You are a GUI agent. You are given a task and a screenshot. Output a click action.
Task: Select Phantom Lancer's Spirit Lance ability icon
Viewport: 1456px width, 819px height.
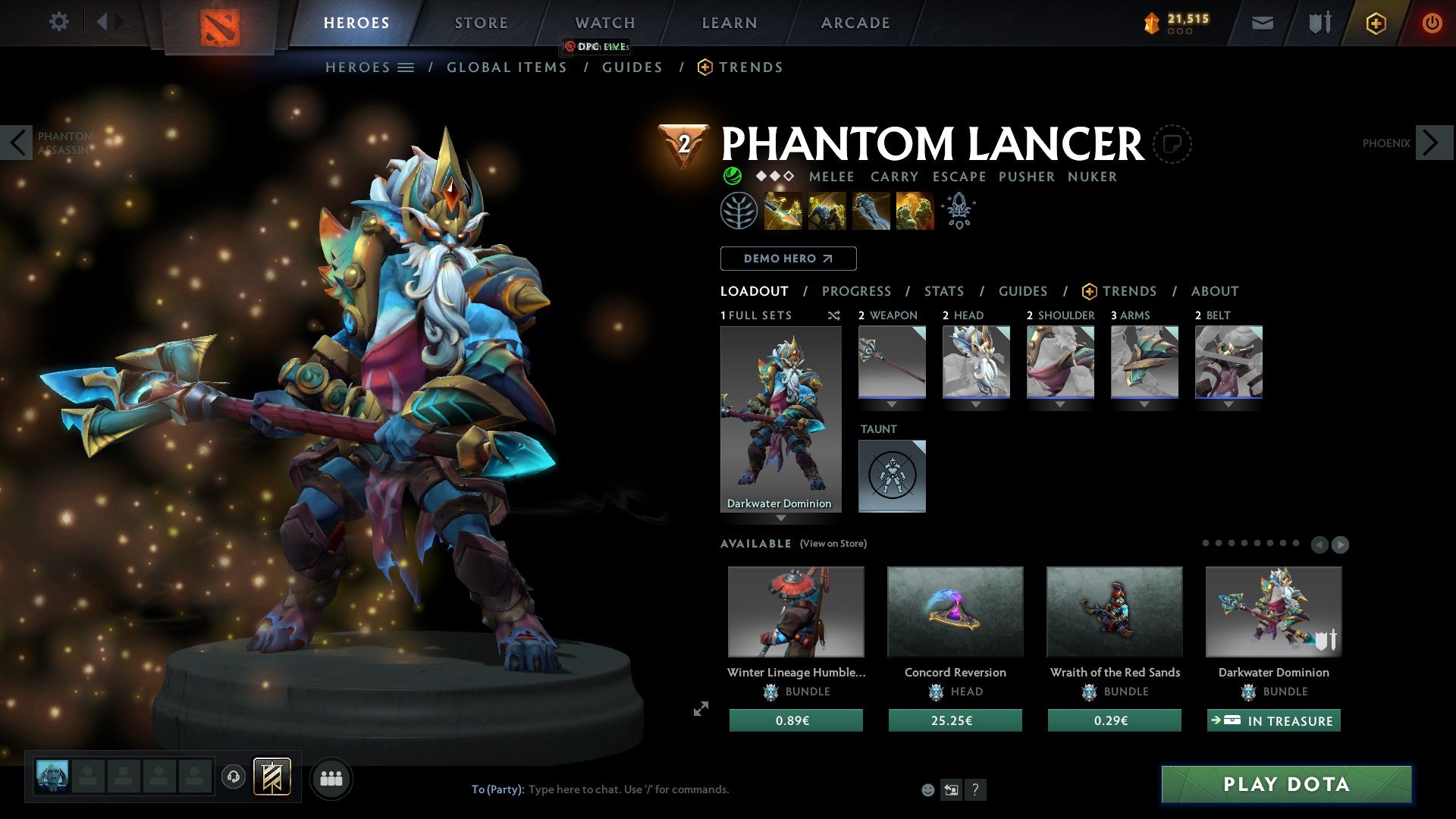pyautogui.click(x=783, y=211)
